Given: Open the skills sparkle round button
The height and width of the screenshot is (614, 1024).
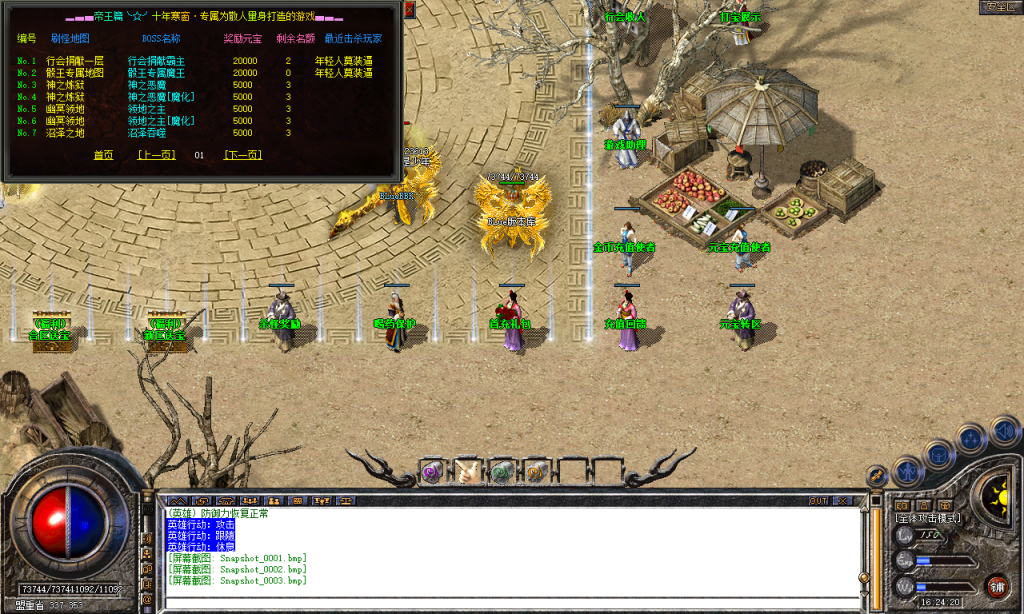Looking at the screenshot, I should tap(971, 438).
